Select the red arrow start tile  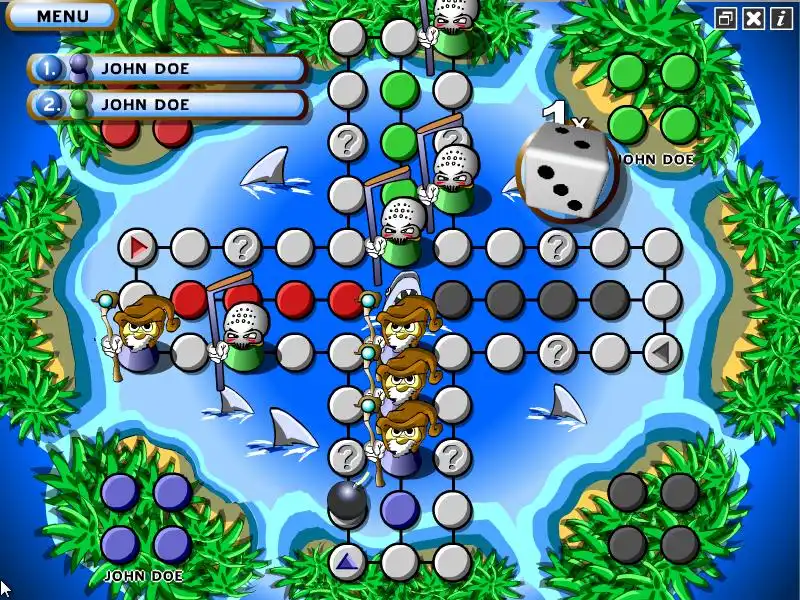[138, 246]
